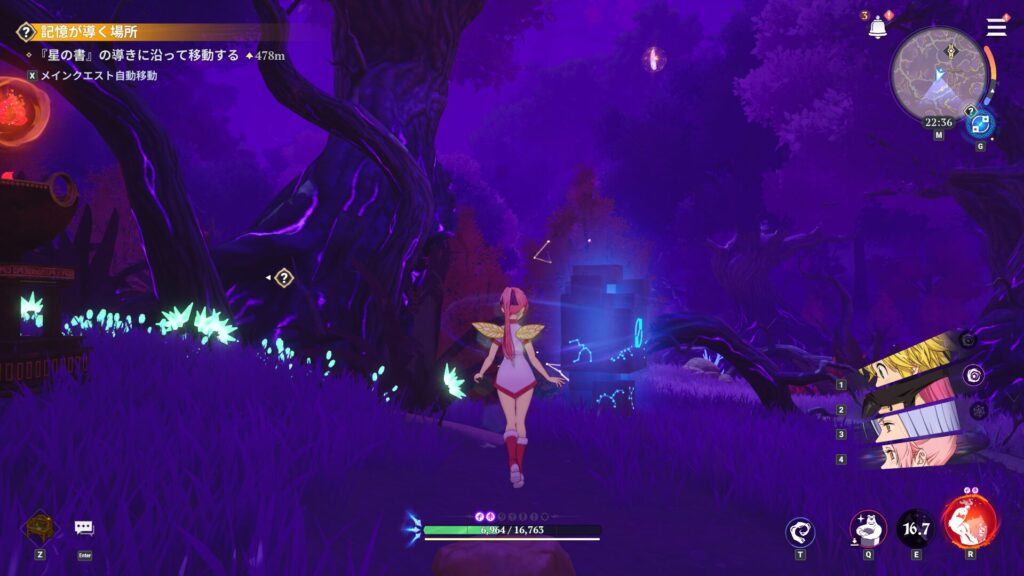Select the bright purple spiral icon beside the portraits
This screenshot has height=576, width=1024.
click(973, 375)
